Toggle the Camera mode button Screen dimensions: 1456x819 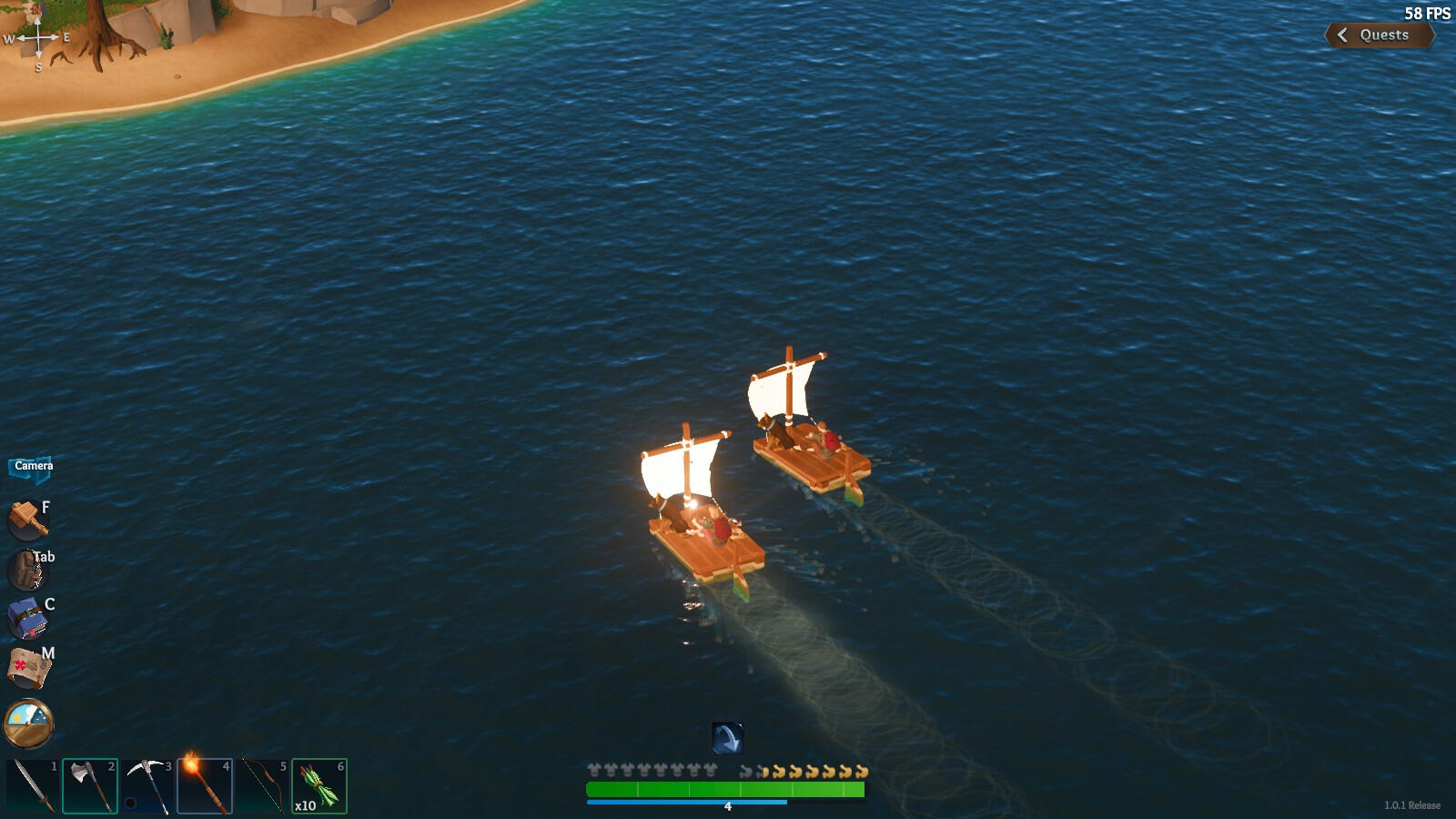[x=33, y=467]
